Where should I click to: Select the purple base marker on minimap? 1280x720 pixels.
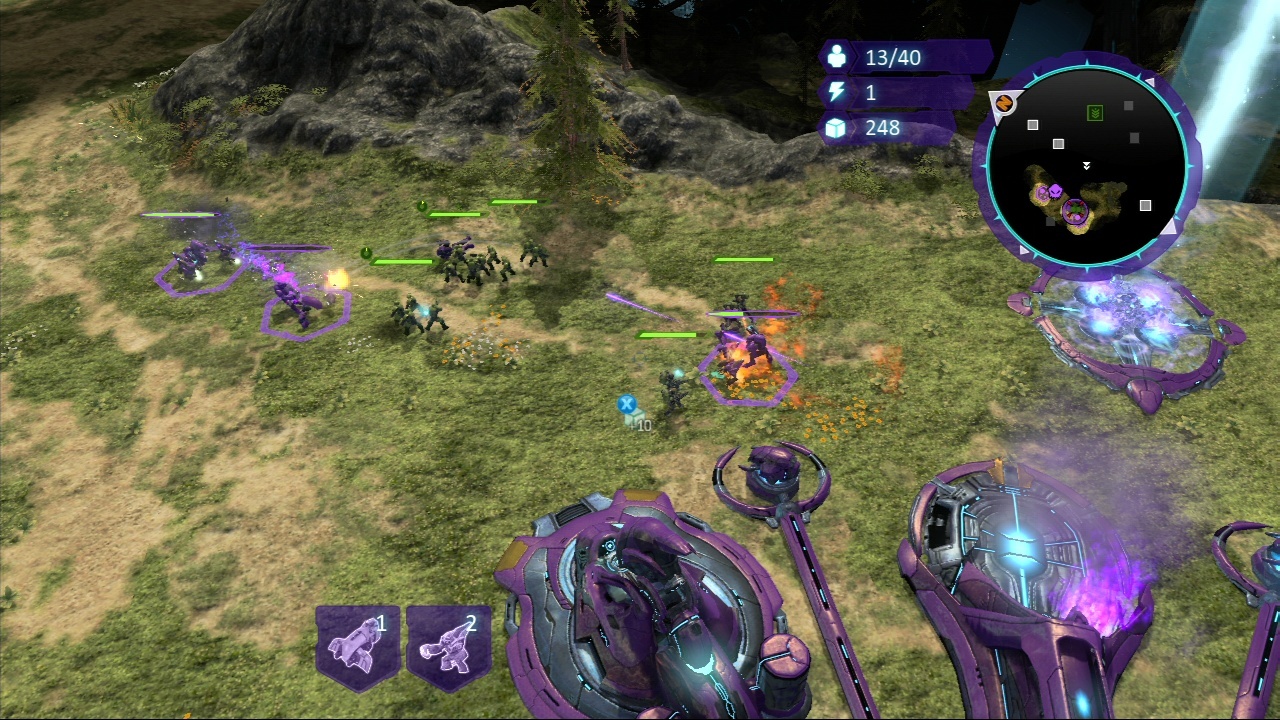tap(1074, 210)
